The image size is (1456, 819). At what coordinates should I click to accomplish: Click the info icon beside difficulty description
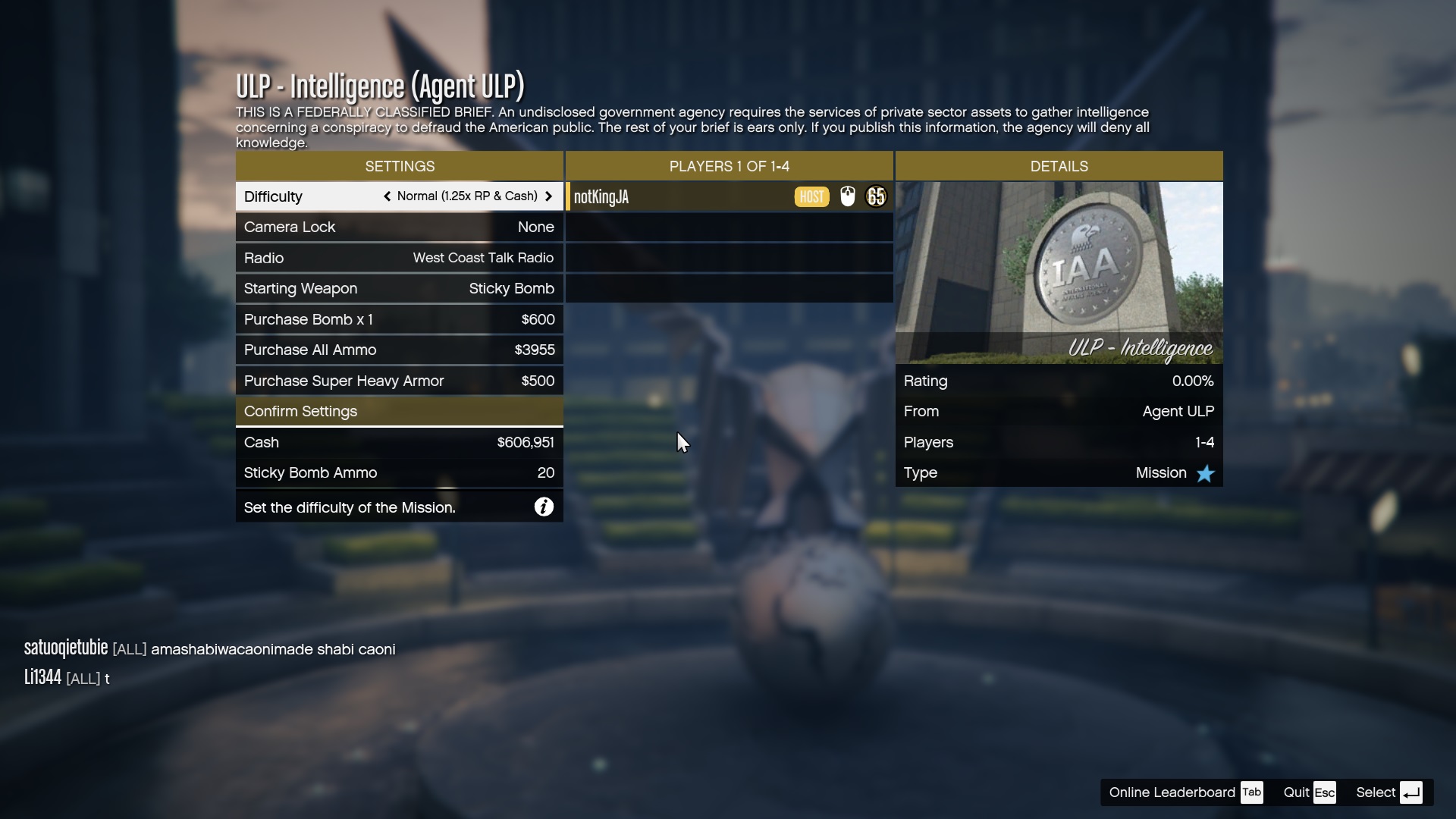pyautogui.click(x=544, y=507)
